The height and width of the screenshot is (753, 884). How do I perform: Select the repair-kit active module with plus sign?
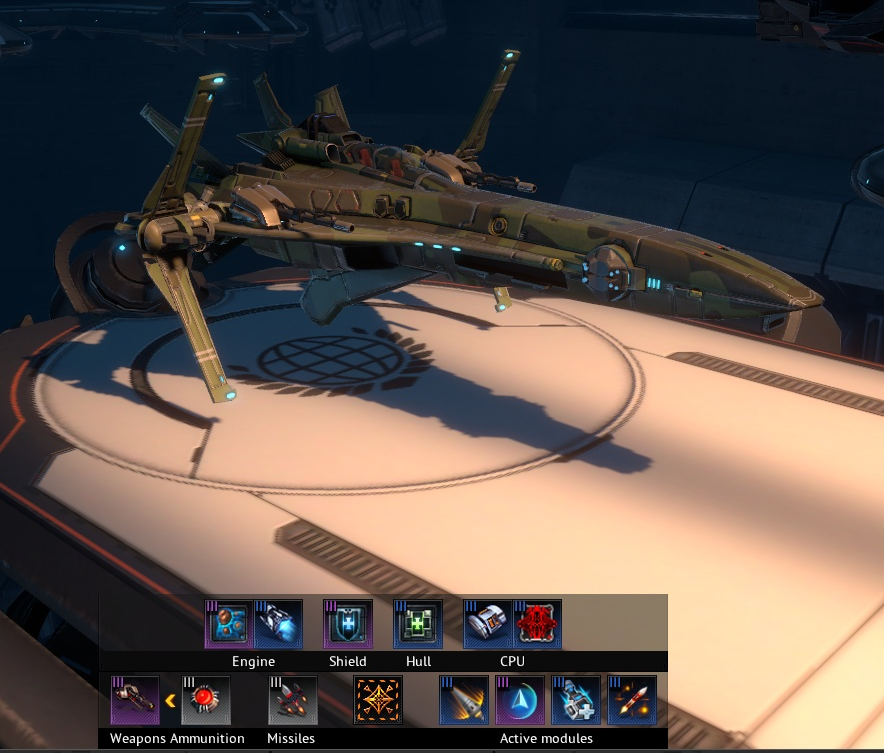(576, 700)
